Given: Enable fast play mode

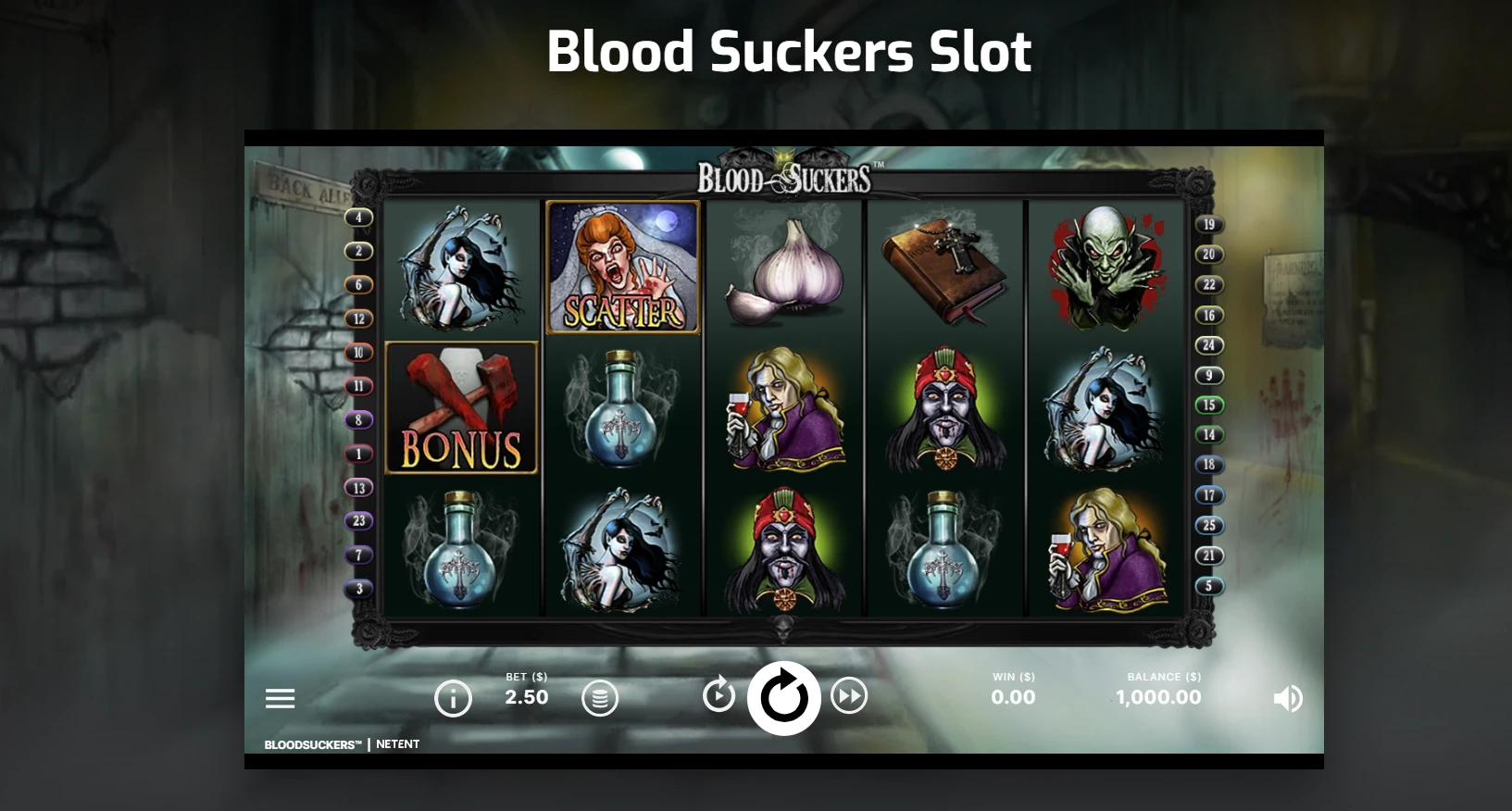Looking at the screenshot, I should click(x=849, y=697).
